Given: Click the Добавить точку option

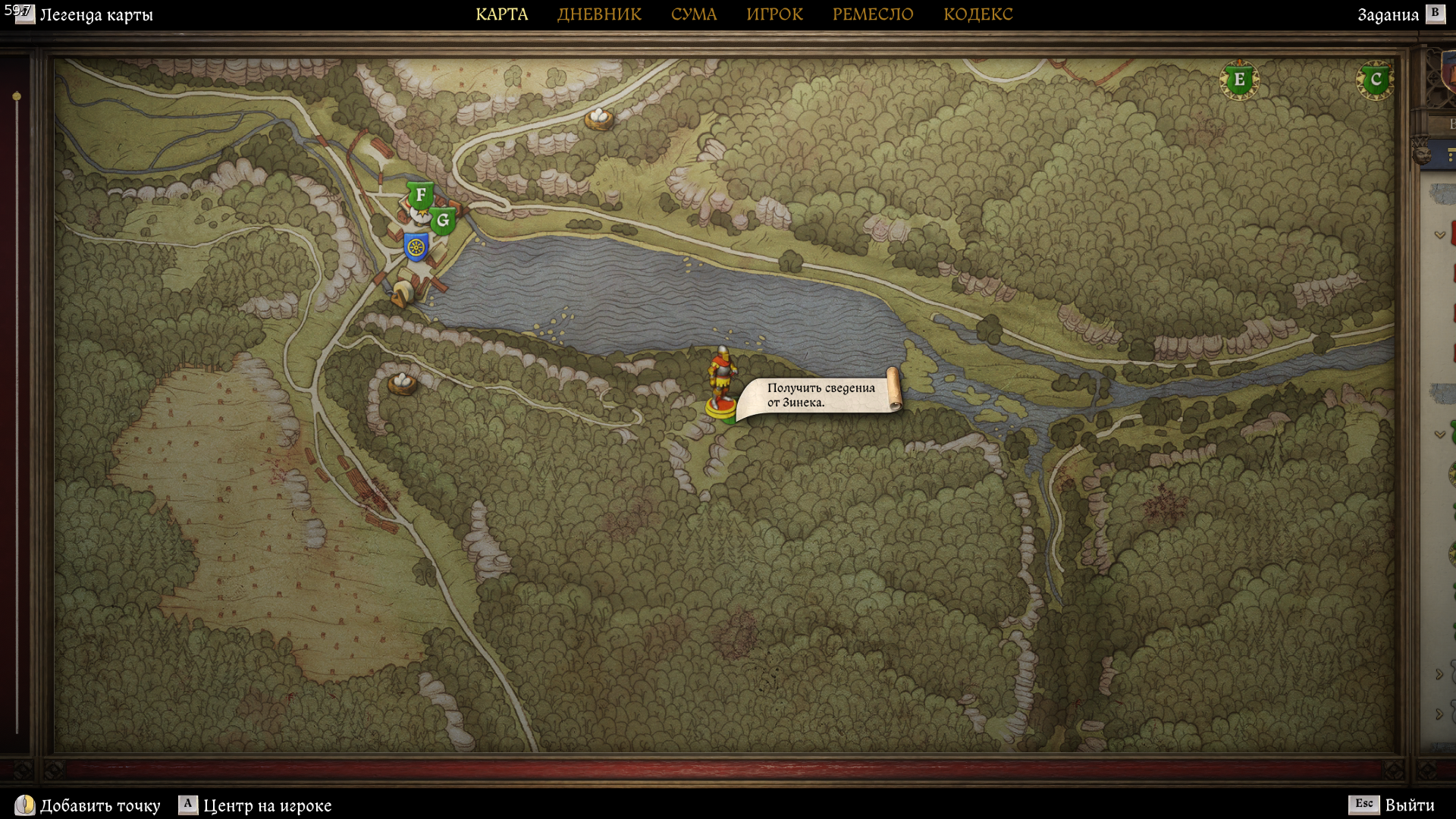Looking at the screenshot, I should 99,805.
